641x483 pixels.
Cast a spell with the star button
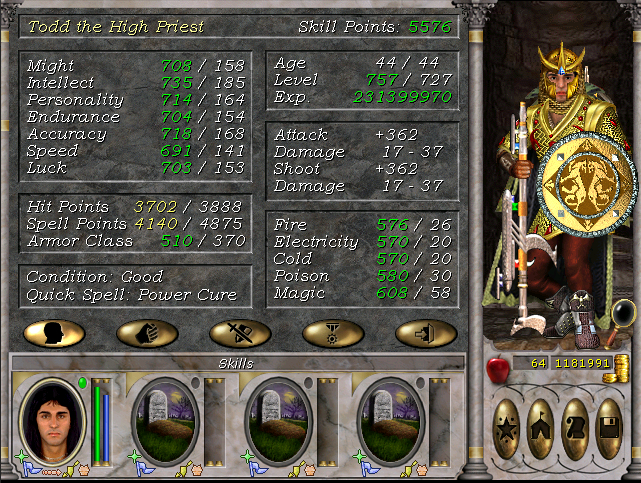tap(507, 428)
